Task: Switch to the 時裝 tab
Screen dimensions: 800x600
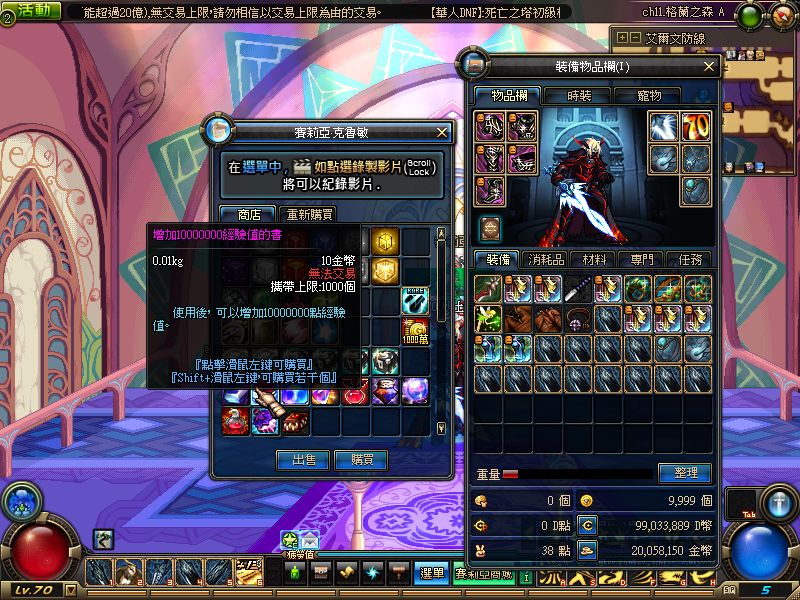Action: click(579, 95)
